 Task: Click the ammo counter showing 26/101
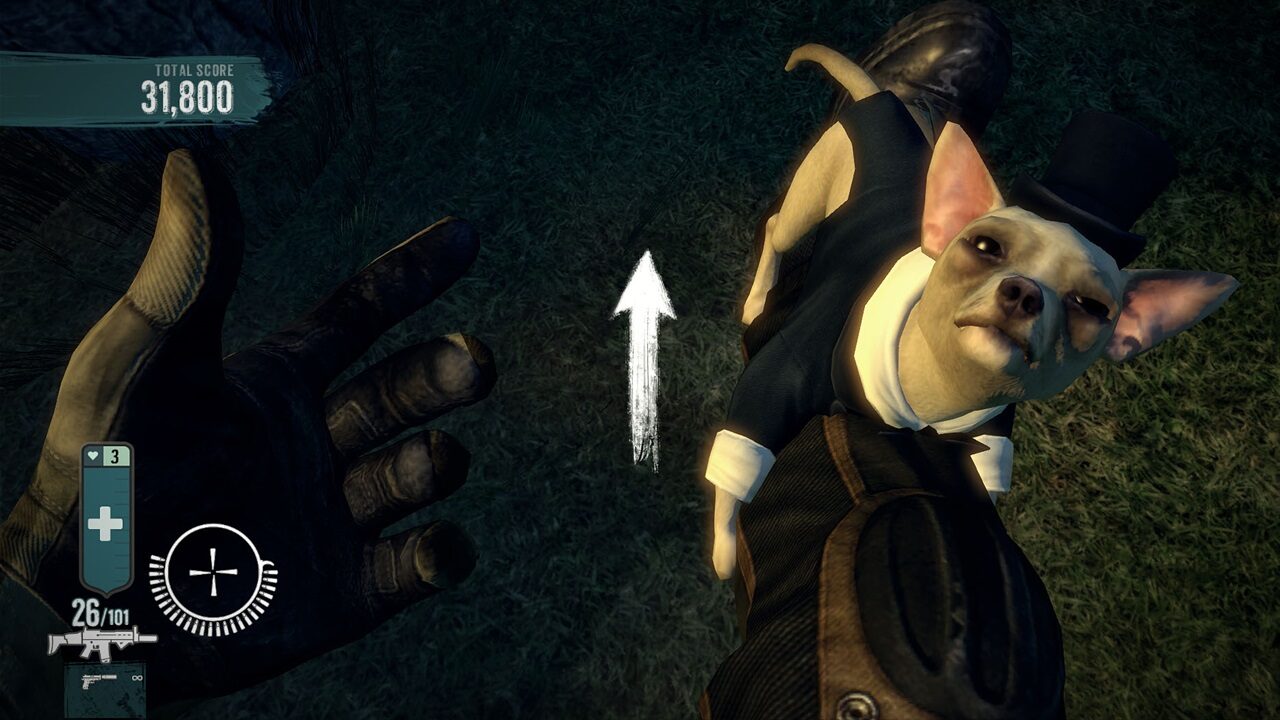(x=102, y=612)
